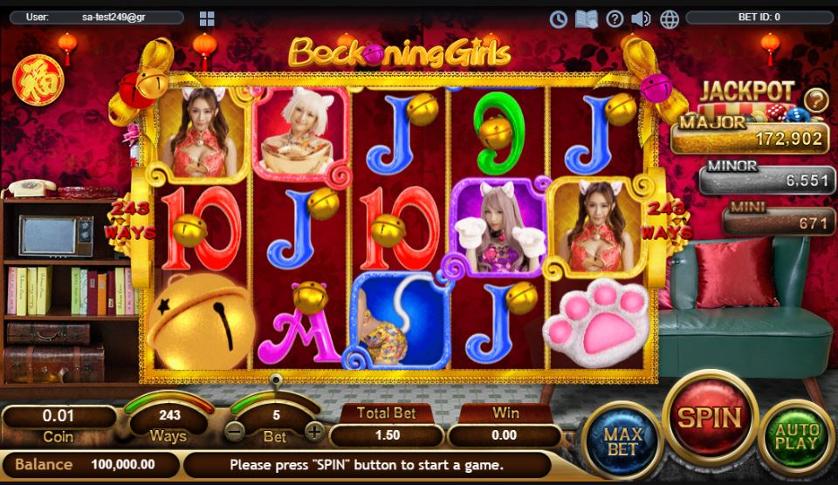The width and height of the screenshot is (838, 485).
Task: Increase the bet with the plus button
Action: coord(314,432)
